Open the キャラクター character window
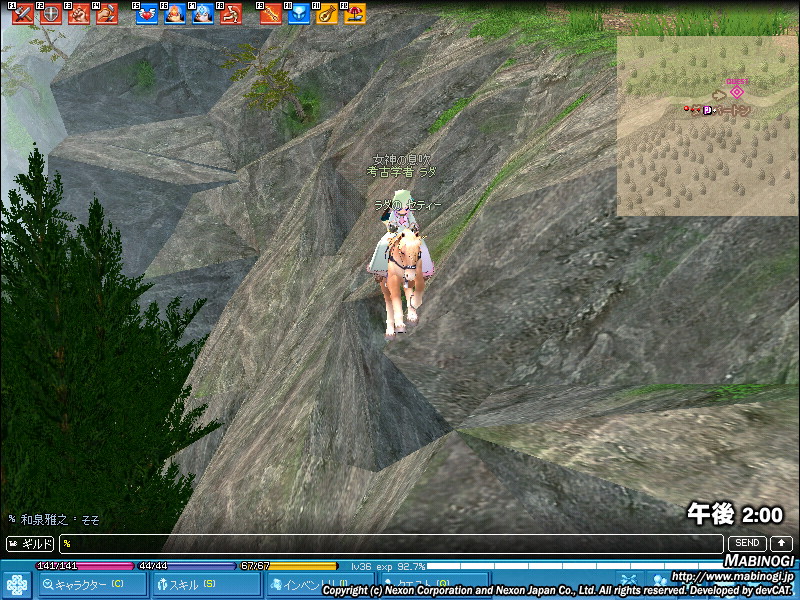This screenshot has height=600, width=800. (92, 584)
